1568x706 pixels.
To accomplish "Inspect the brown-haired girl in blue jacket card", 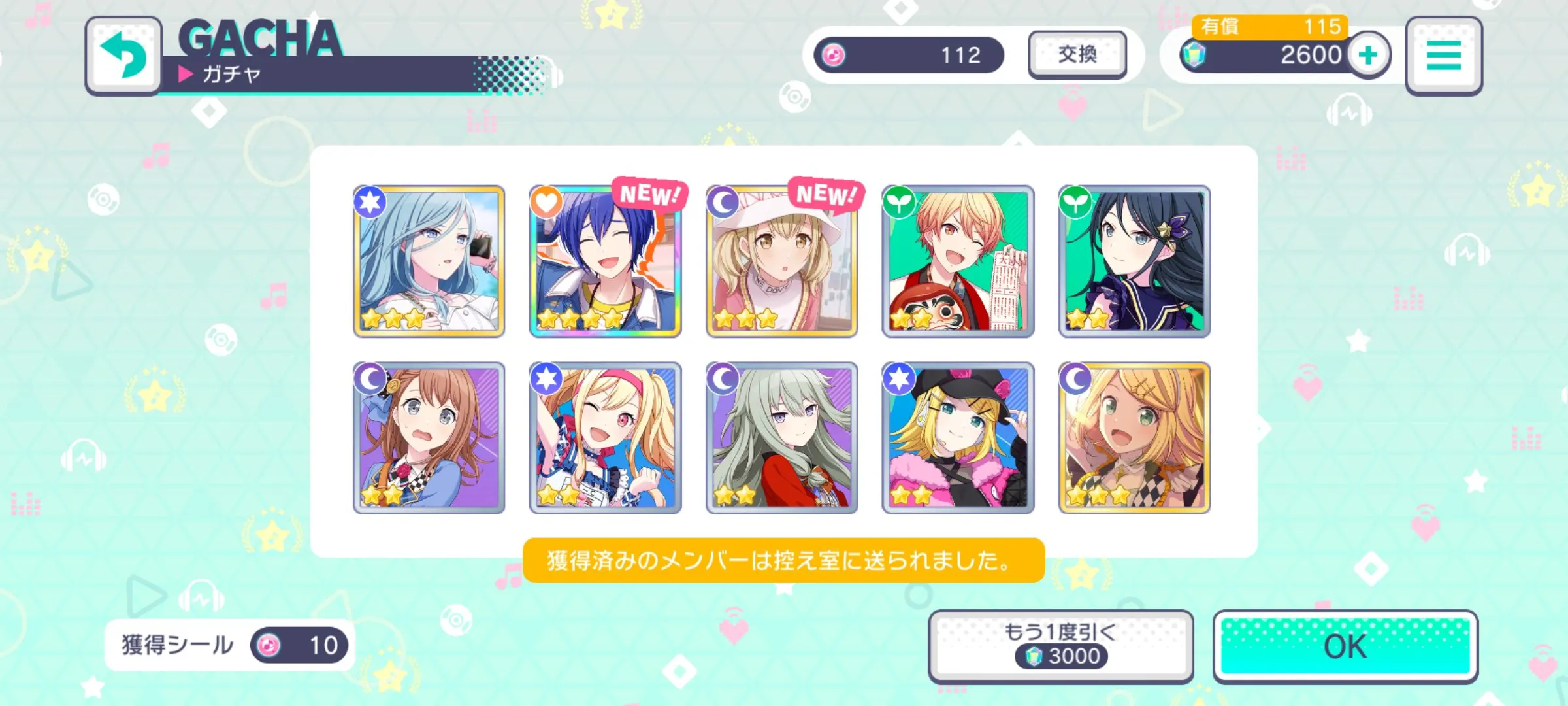I will pyautogui.click(x=429, y=437).
